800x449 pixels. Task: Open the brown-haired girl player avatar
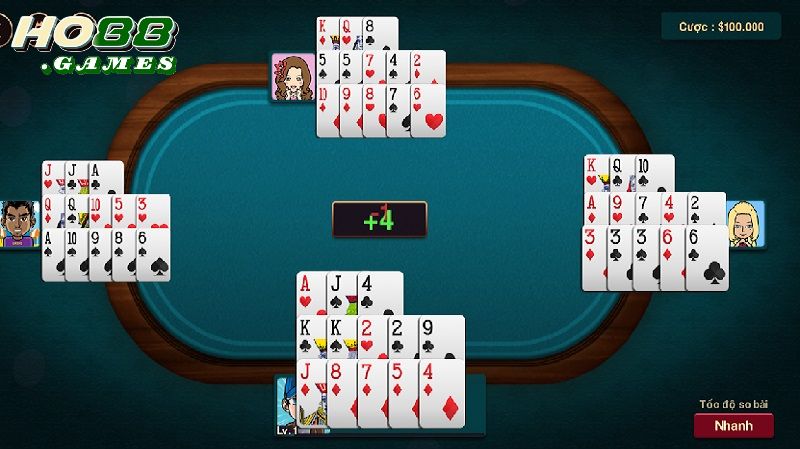[x=294, y=78]
